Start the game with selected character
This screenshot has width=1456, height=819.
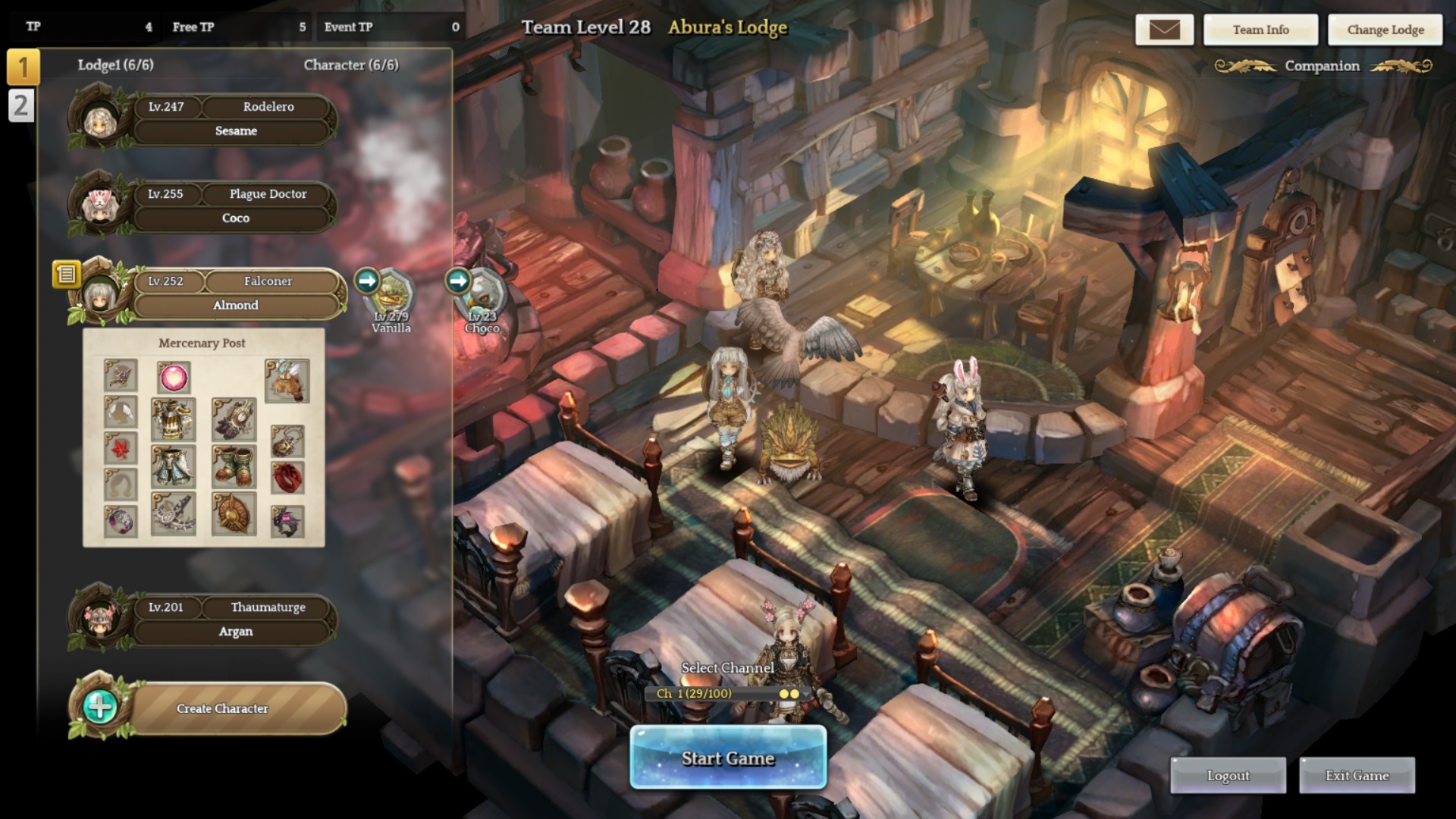pyautogui.click(x=728, y=758)
